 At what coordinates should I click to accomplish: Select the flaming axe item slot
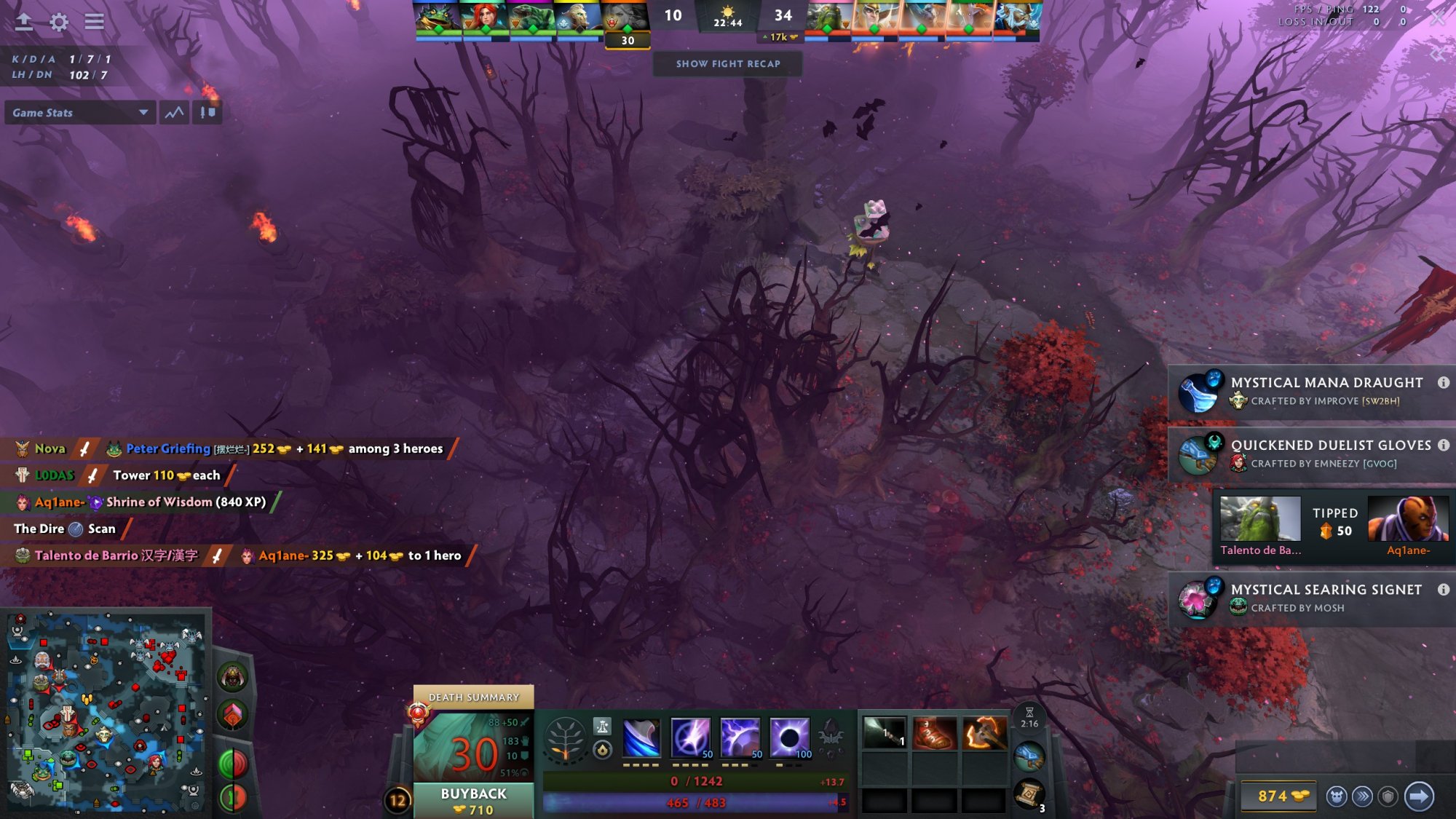(984, 733)
